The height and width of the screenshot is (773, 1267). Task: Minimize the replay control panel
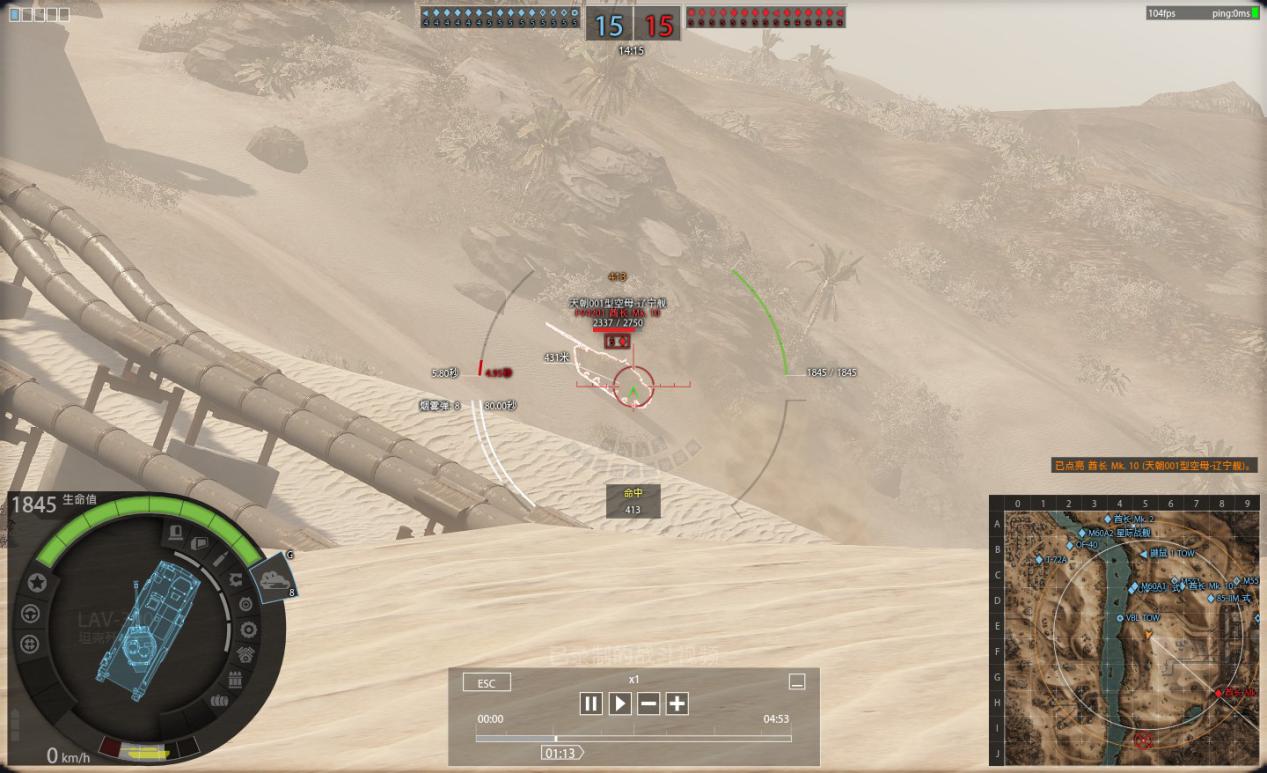tap(797, 682)
